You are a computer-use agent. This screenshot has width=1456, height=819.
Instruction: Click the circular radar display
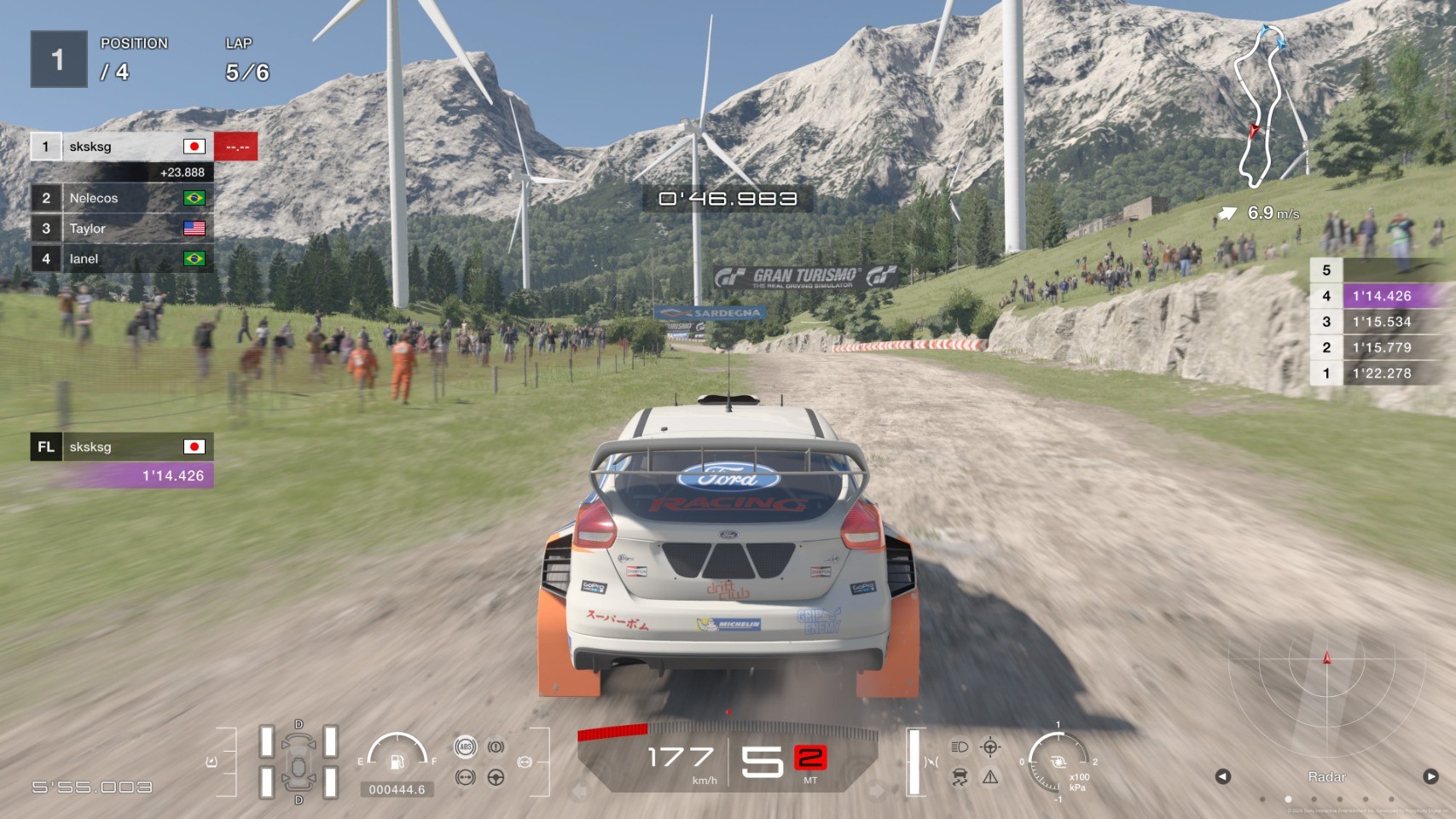click(x=1325, y=682)
